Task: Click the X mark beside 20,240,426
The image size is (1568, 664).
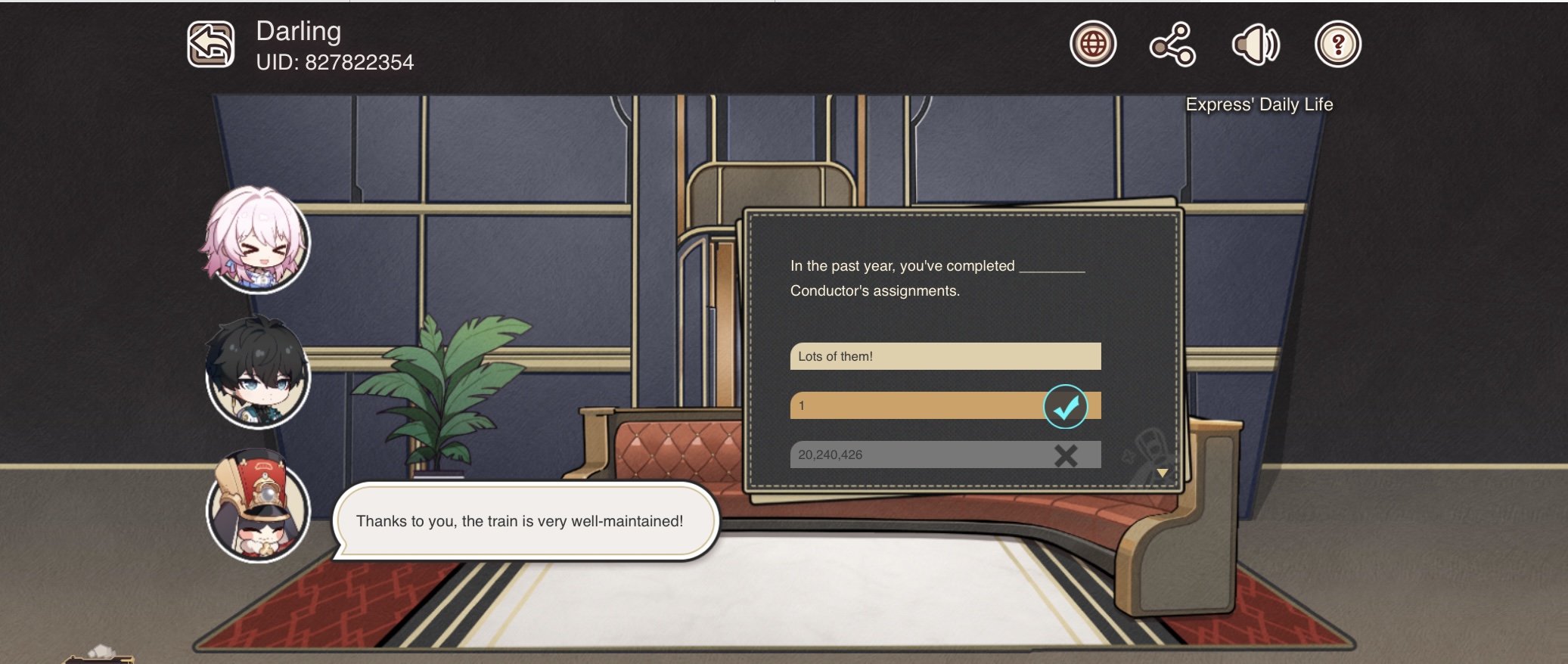Action: click(1066, 455)
